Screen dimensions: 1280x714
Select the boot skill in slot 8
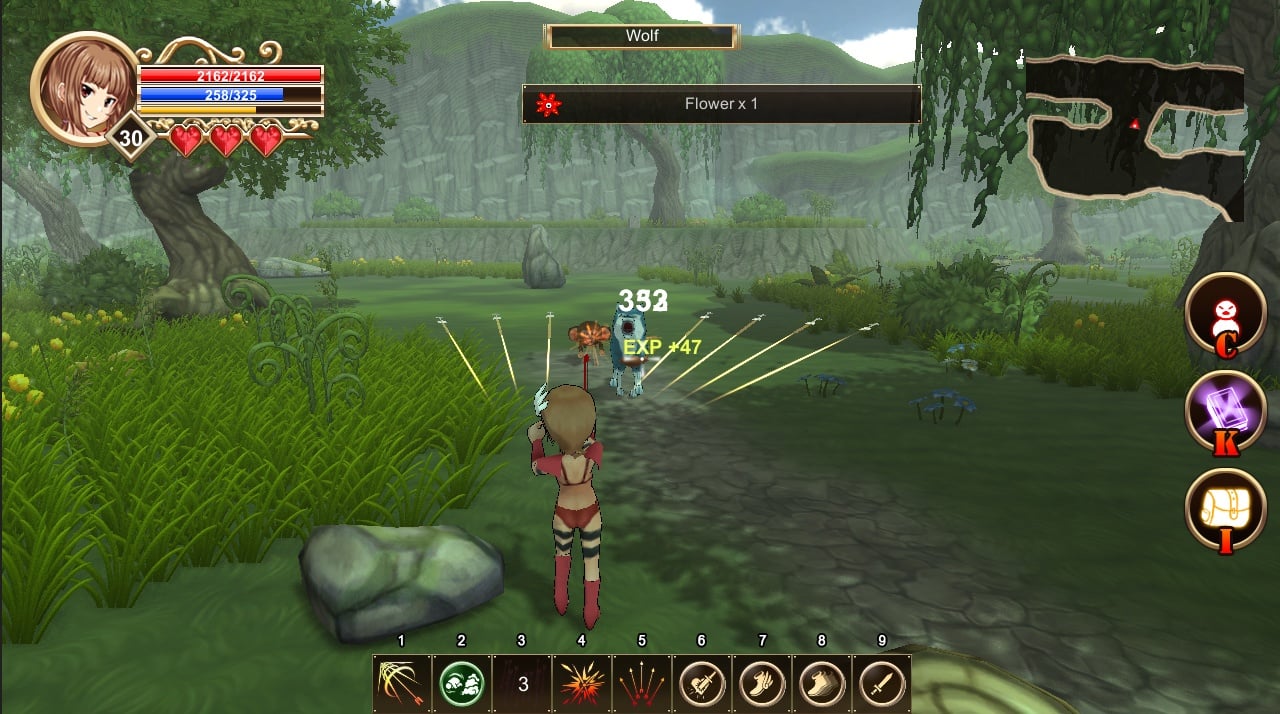822,684
